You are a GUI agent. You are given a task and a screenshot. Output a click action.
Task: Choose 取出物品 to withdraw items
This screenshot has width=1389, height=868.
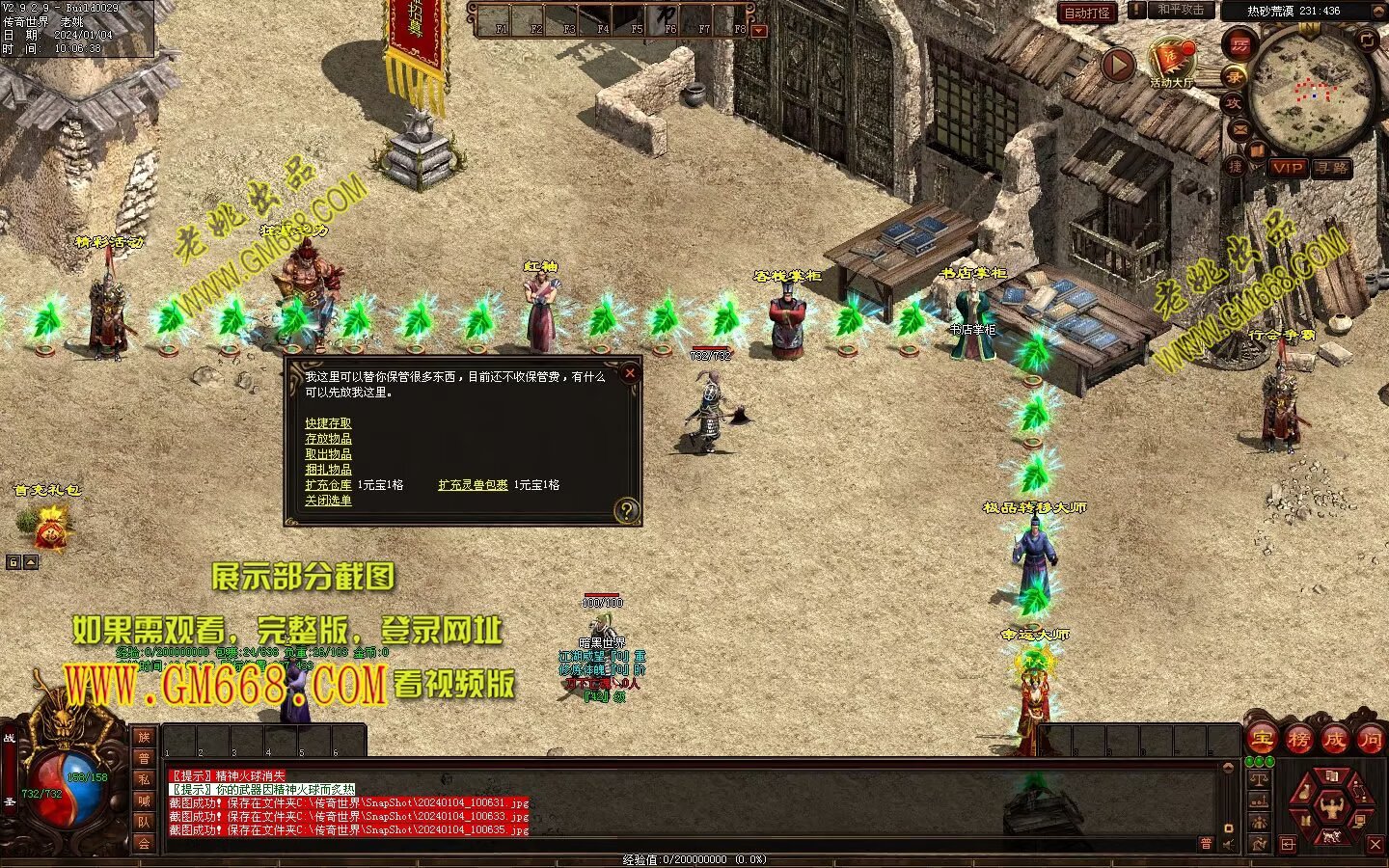(x=328, y=454)
